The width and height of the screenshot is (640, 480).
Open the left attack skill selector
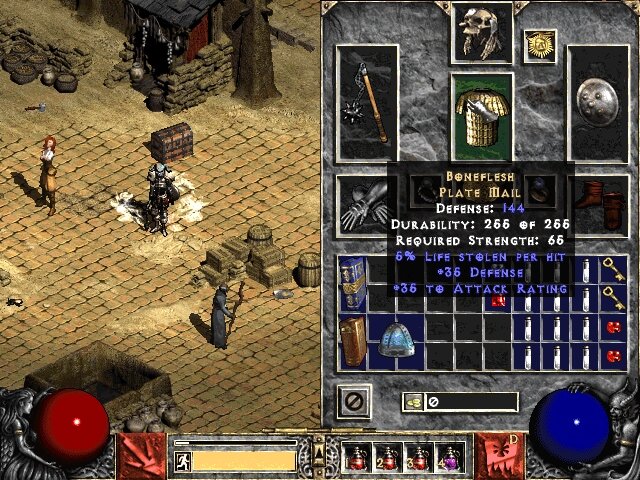tap(139, 455)
